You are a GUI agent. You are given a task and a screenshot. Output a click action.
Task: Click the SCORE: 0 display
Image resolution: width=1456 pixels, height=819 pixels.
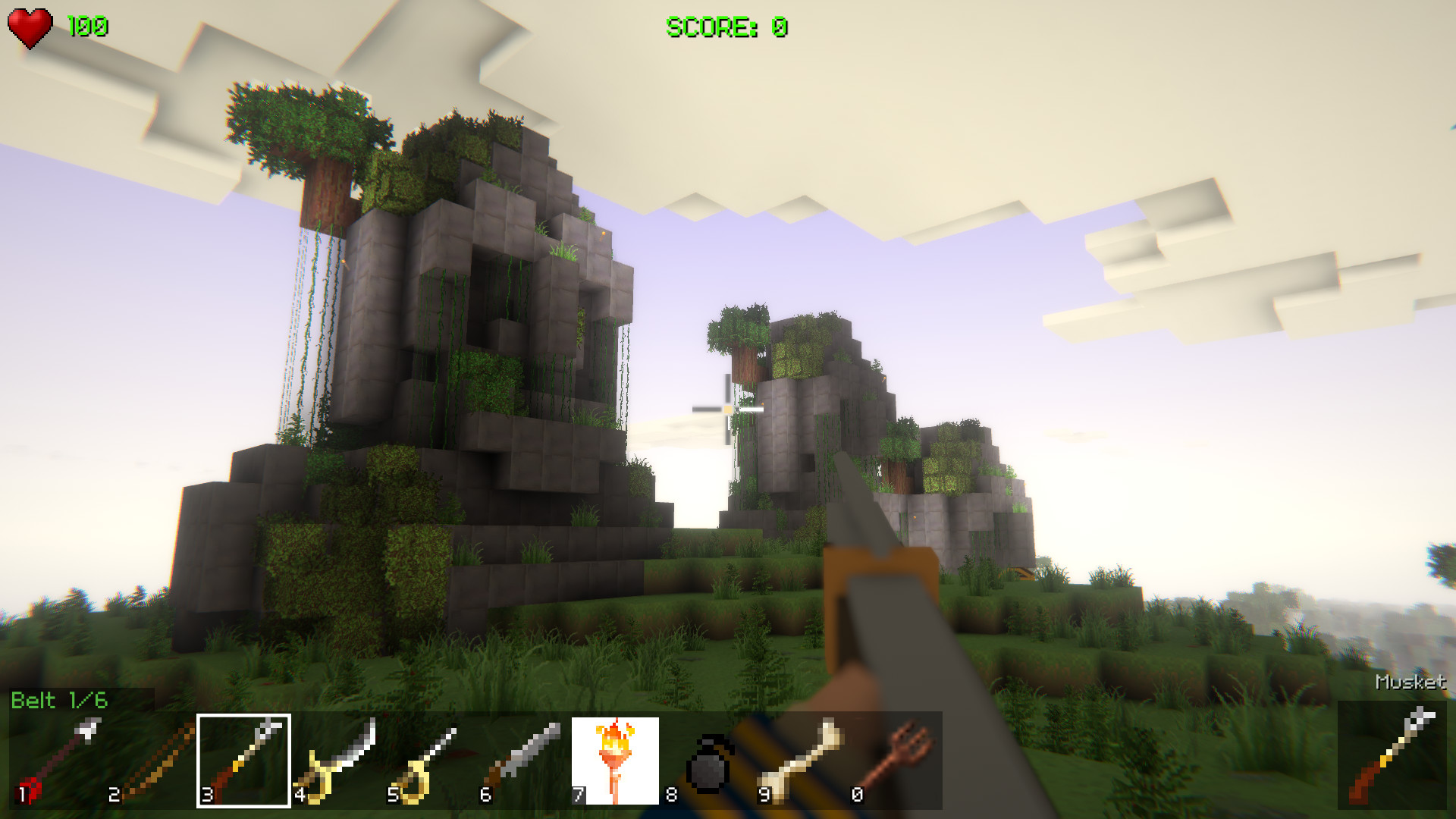click(726, 27)
